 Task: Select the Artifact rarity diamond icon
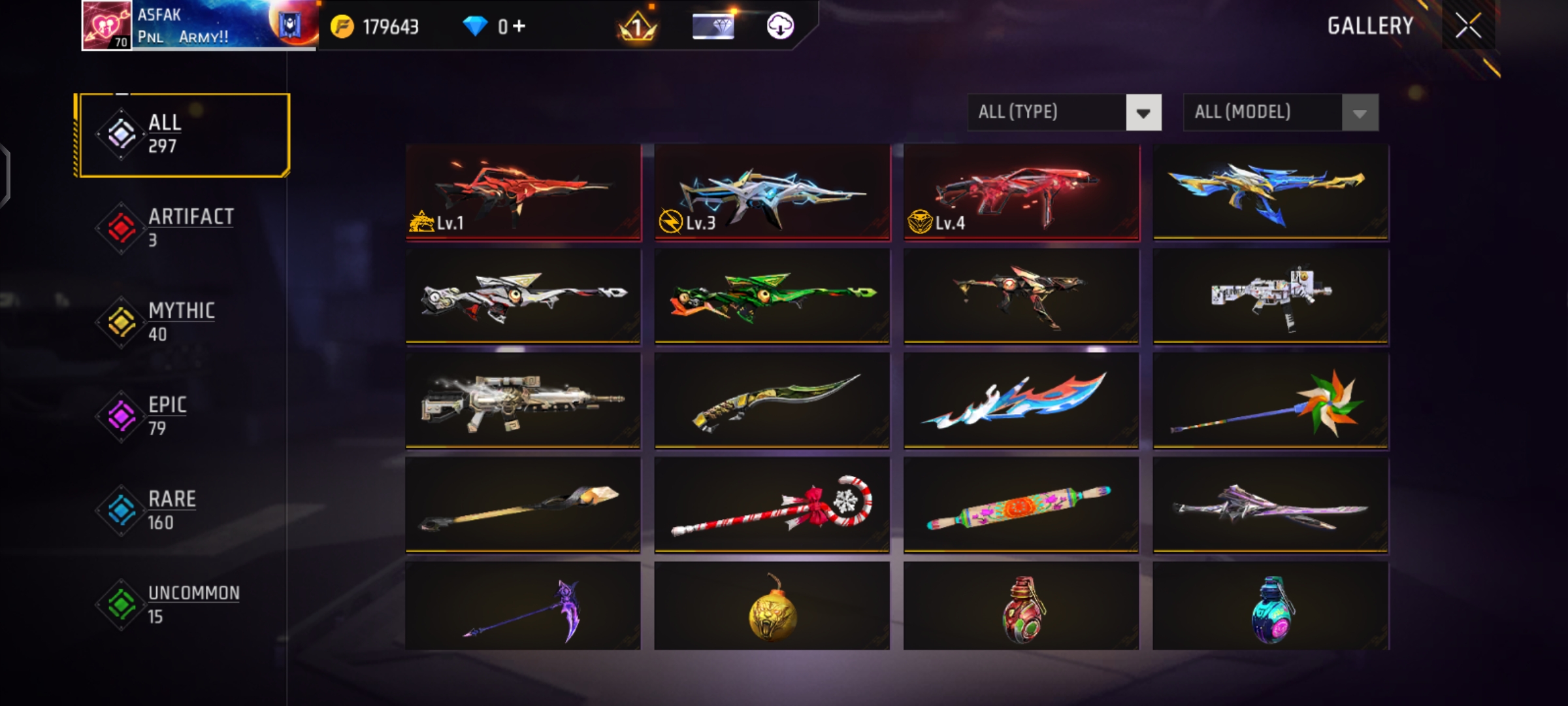point(120,227)
